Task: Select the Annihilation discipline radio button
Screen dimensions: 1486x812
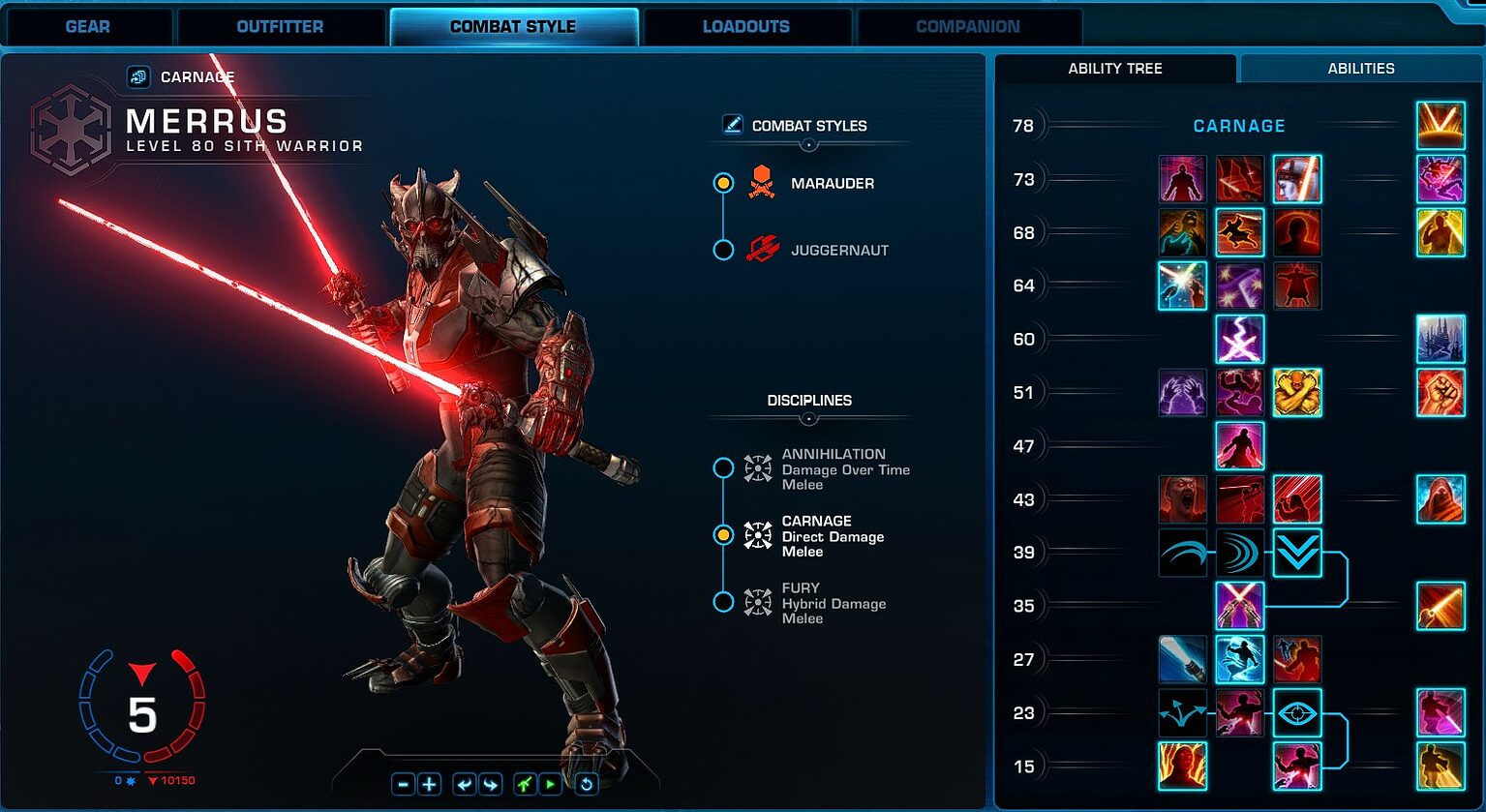Action: [x=725, y=467]
